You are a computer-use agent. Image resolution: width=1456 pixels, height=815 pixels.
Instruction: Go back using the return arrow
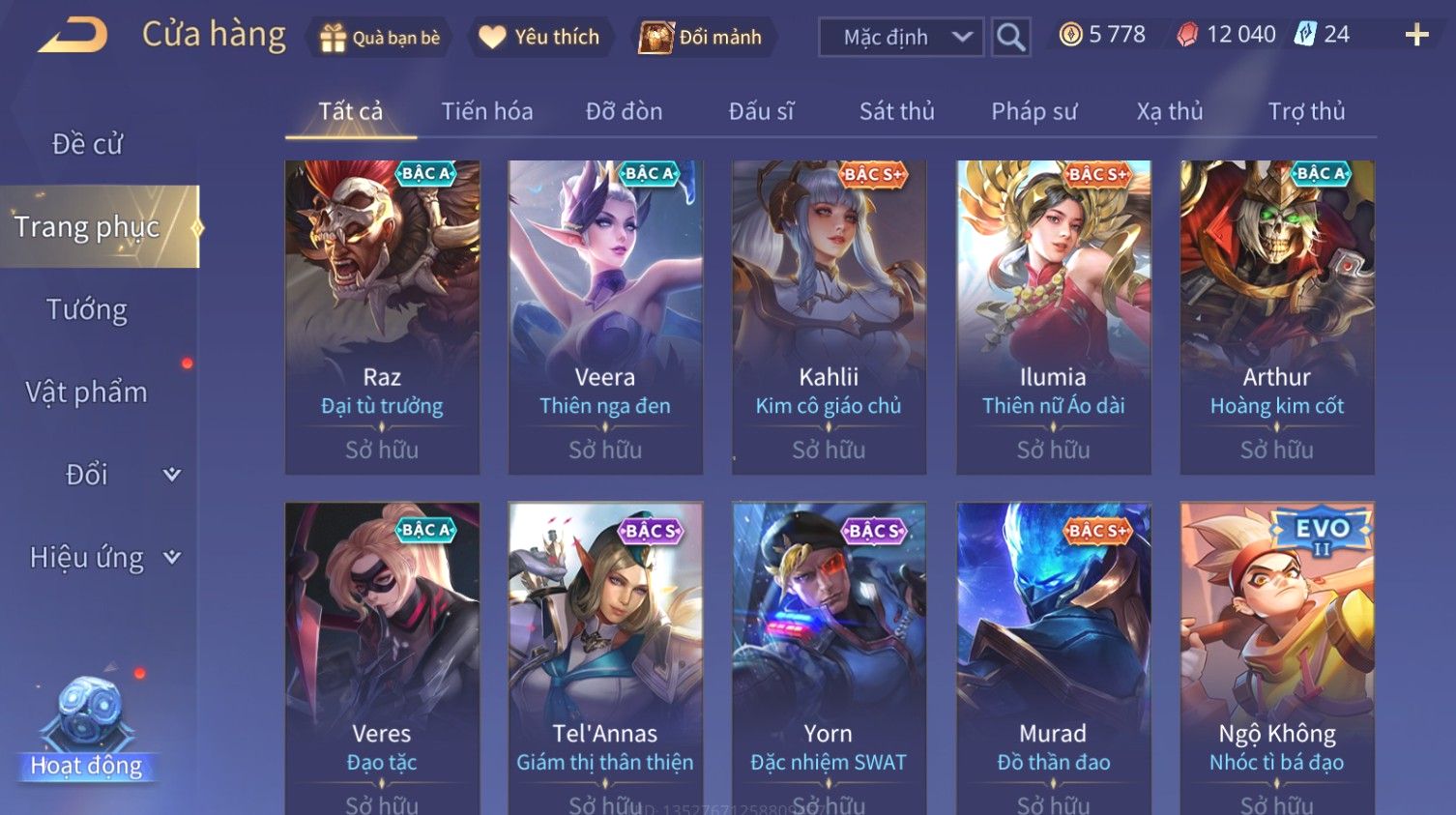click(73, 36)
